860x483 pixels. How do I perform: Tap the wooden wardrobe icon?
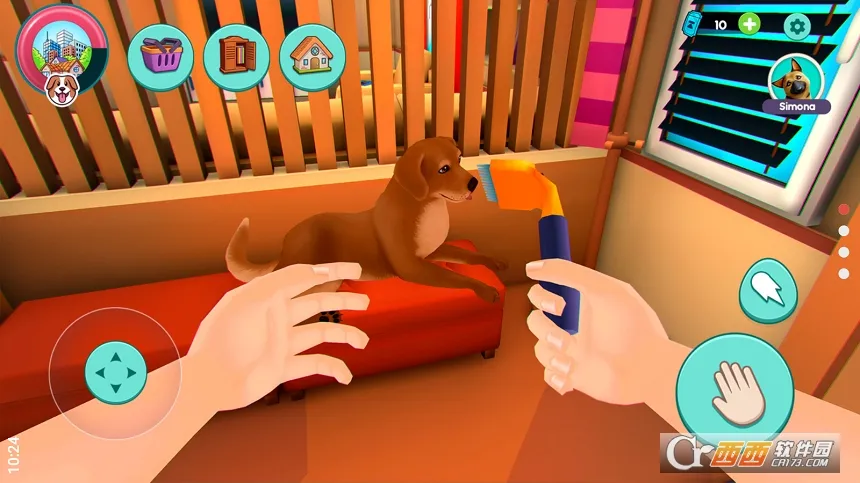click(236, 56)
